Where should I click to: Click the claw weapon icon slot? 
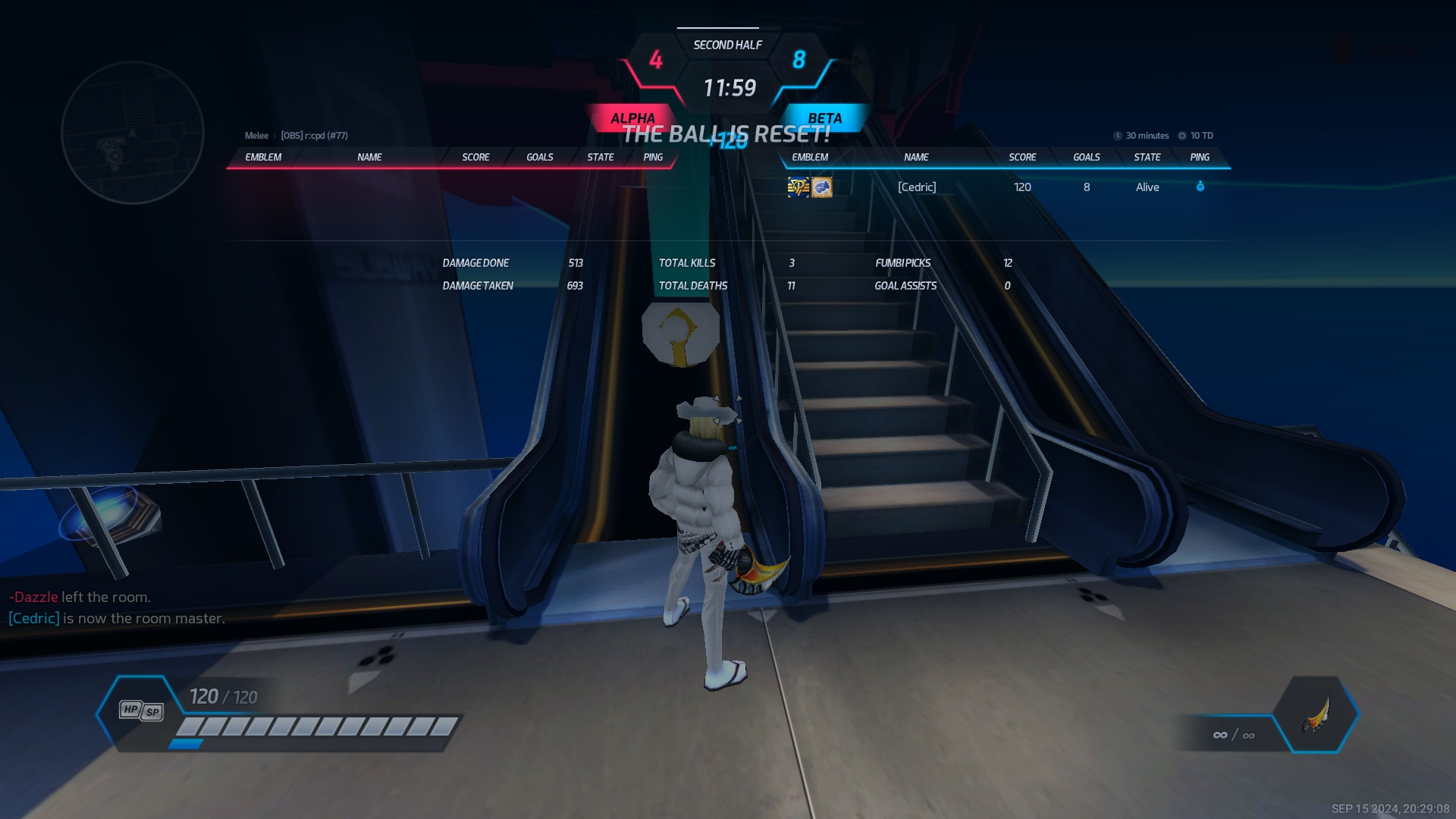[1316, 714]
